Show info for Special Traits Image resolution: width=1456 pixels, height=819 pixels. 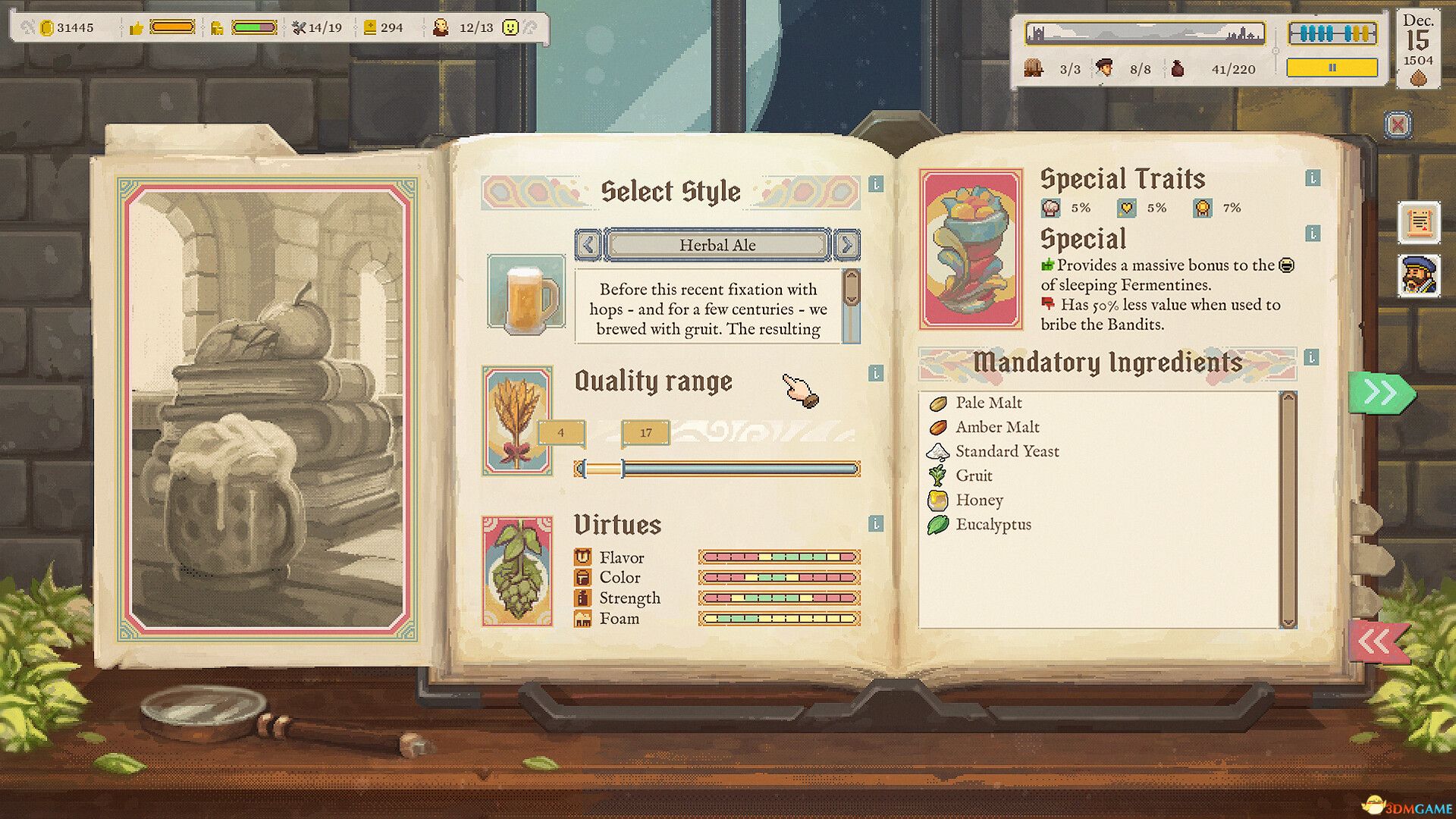pyautogui.click(x=1313, y=178)
